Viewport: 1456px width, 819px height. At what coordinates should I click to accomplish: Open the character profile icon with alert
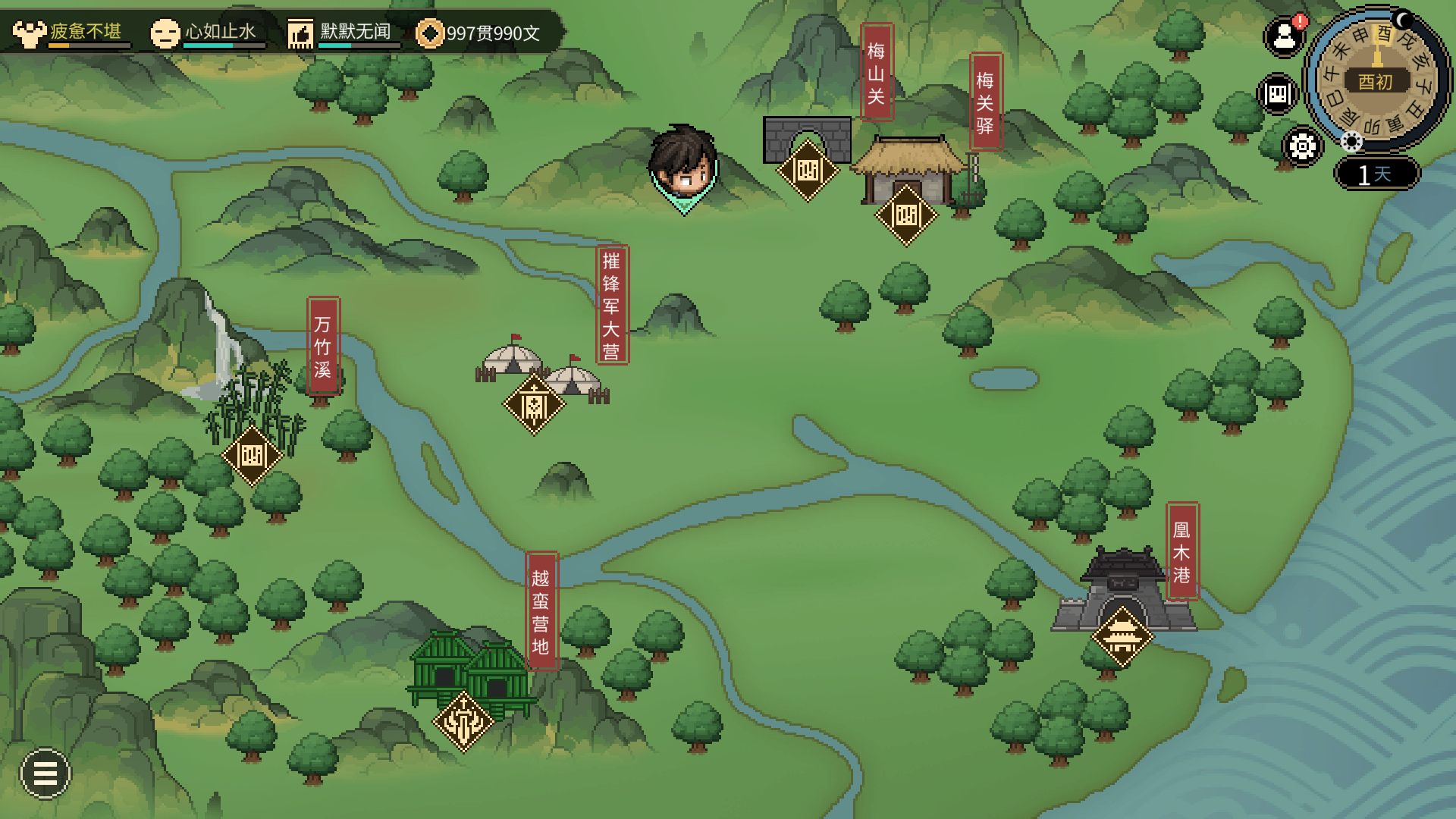[1284, 36]
